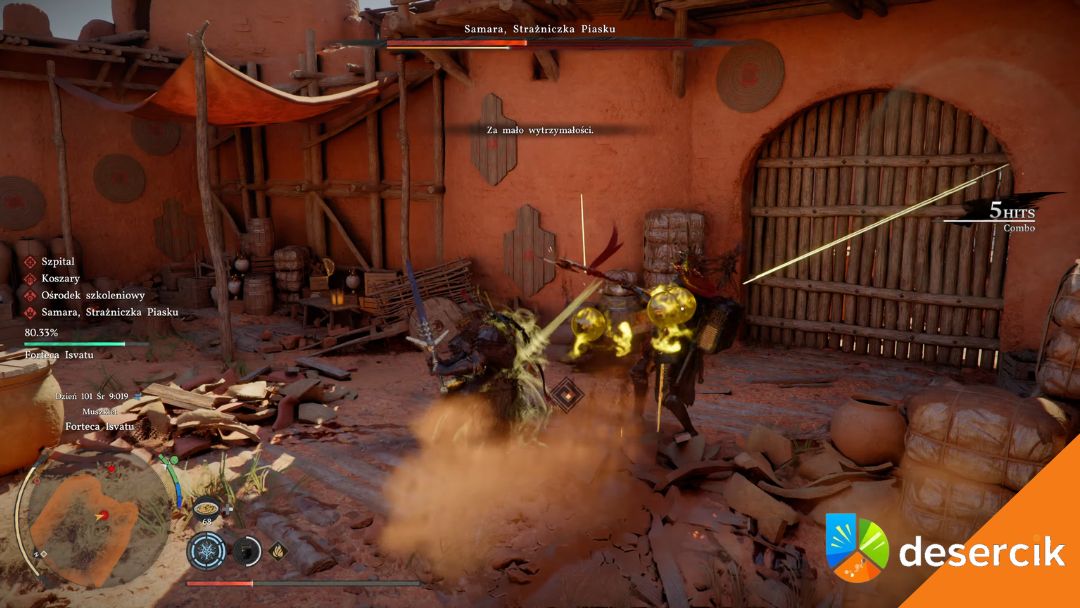Viewport: 1080px width, 608px height.
Task: Use the food bowl quick slot
Action: tap(207, 505)
